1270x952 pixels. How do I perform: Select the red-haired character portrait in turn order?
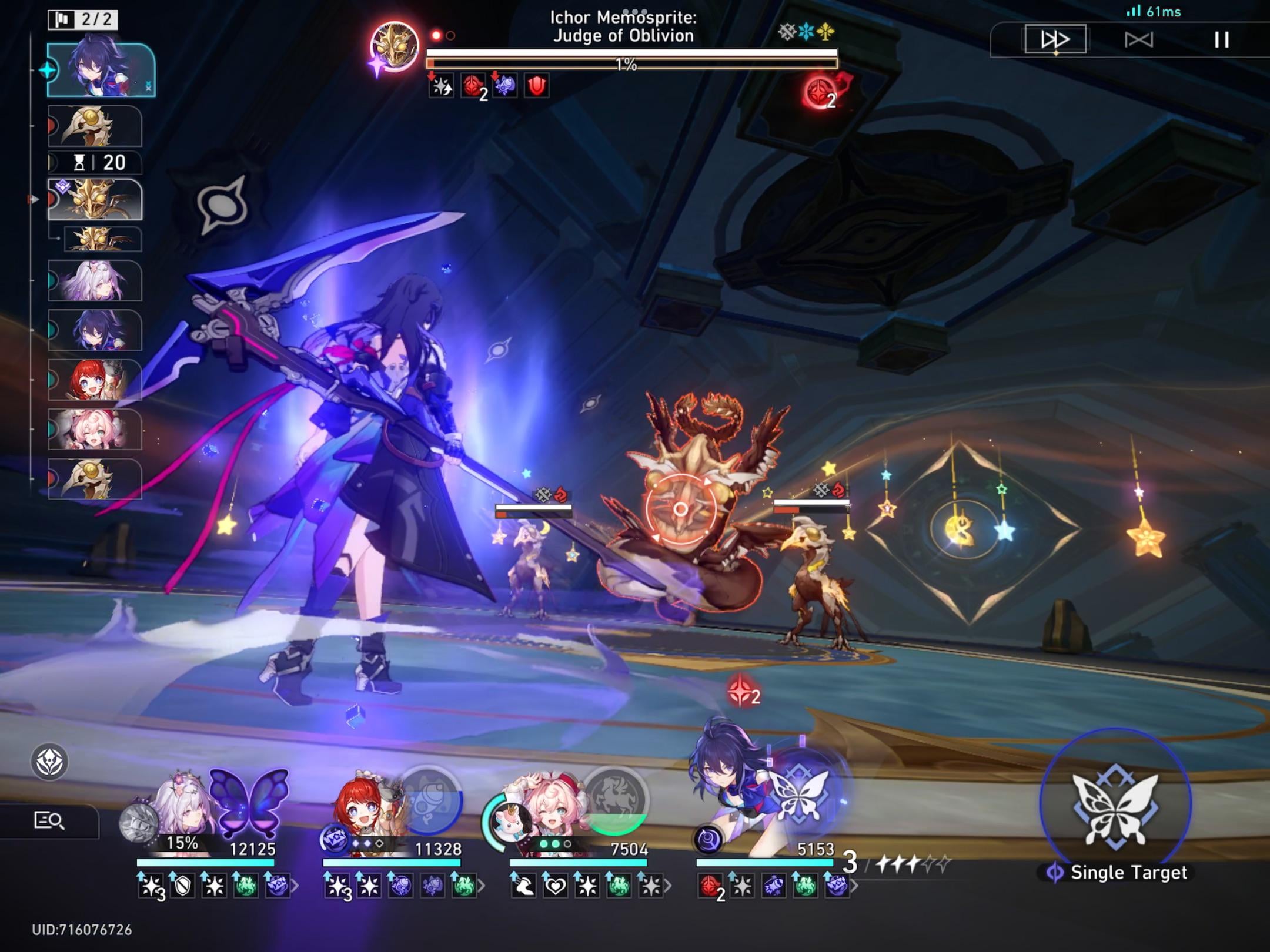pyautogui.click(x=95, y=380)
